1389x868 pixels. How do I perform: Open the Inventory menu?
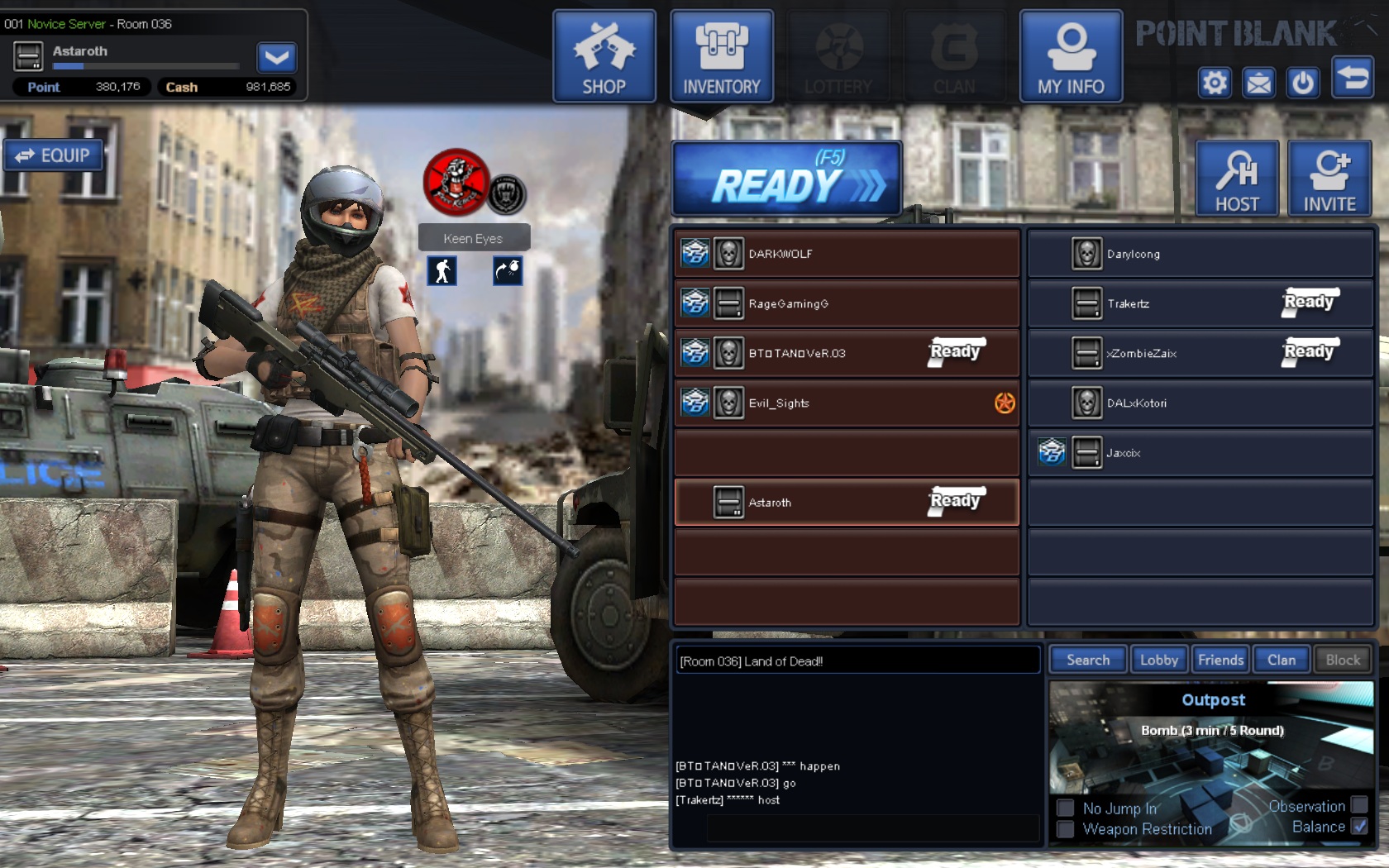[721, 56]
